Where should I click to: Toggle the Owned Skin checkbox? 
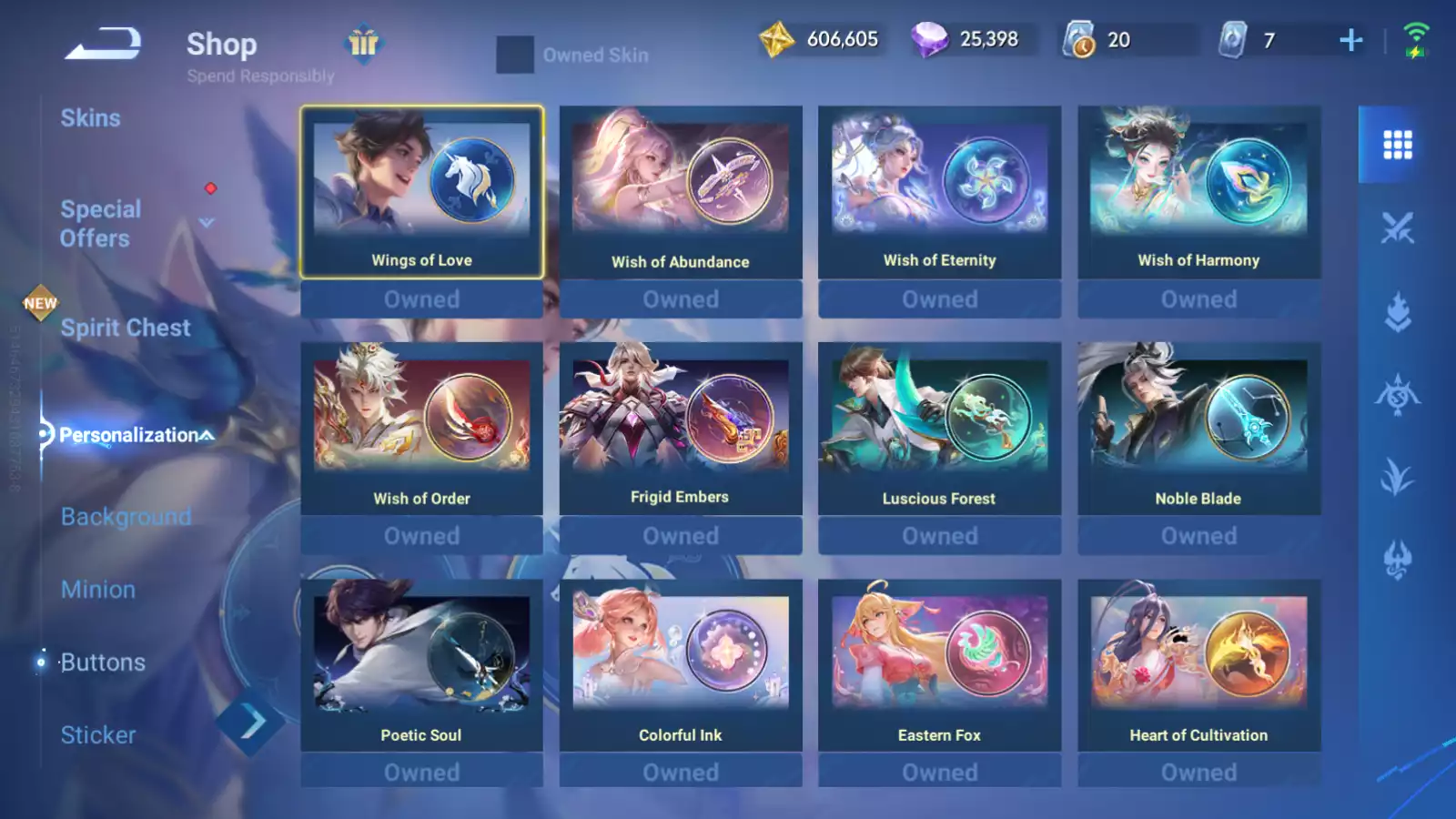pos(515,55)
